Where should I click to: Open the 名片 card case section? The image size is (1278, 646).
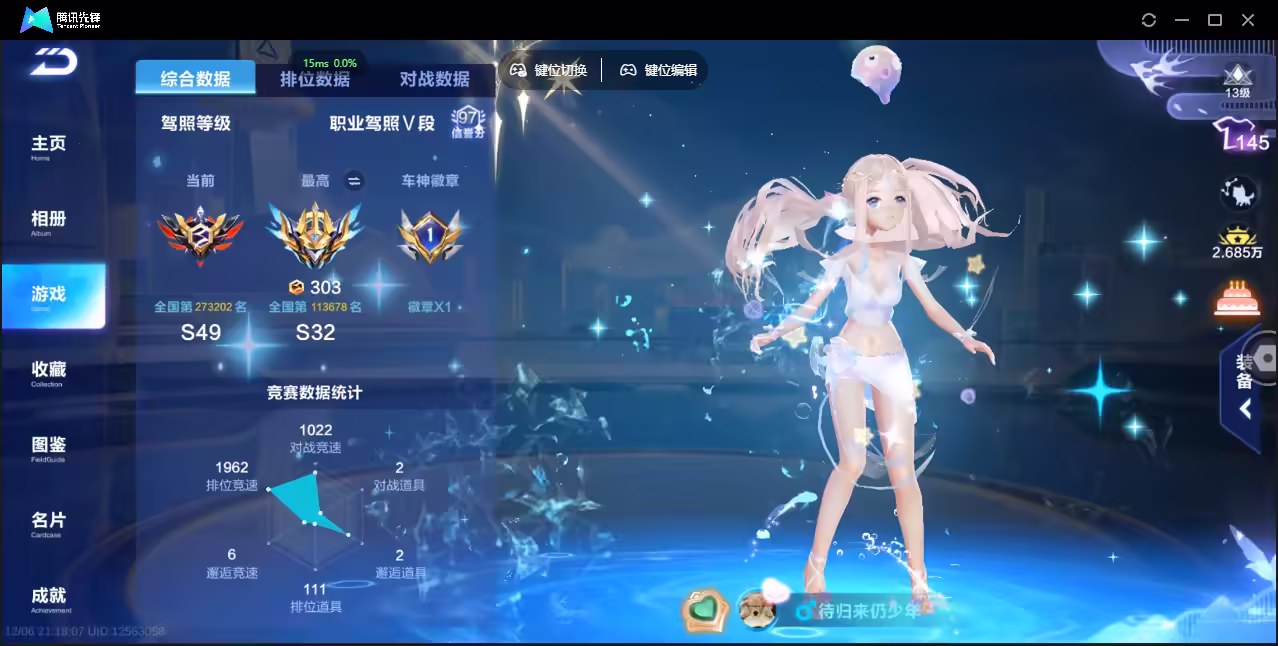48,522
